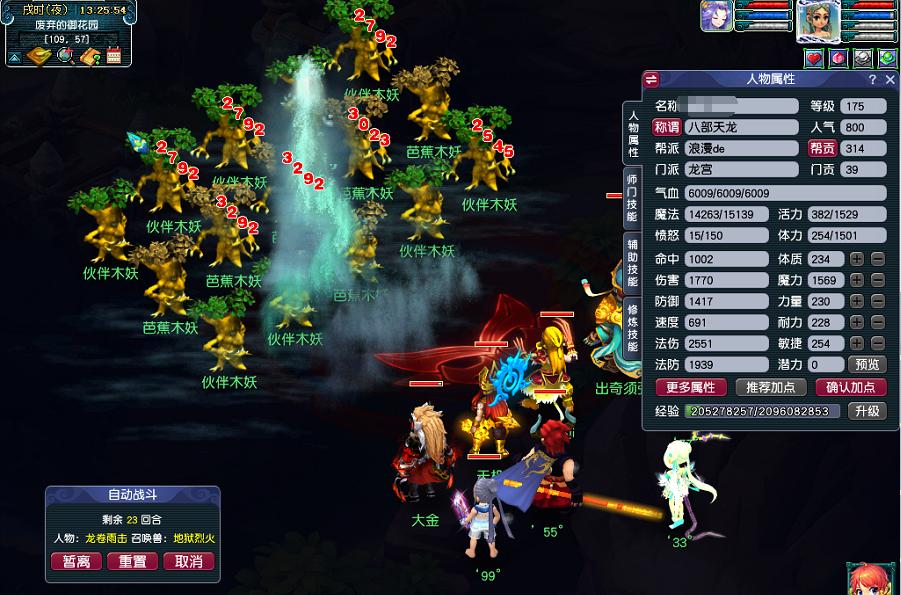Click 暂离 in the auto-battle panel
The height and width of the screenshot is (595, 901).
(76, 561)
